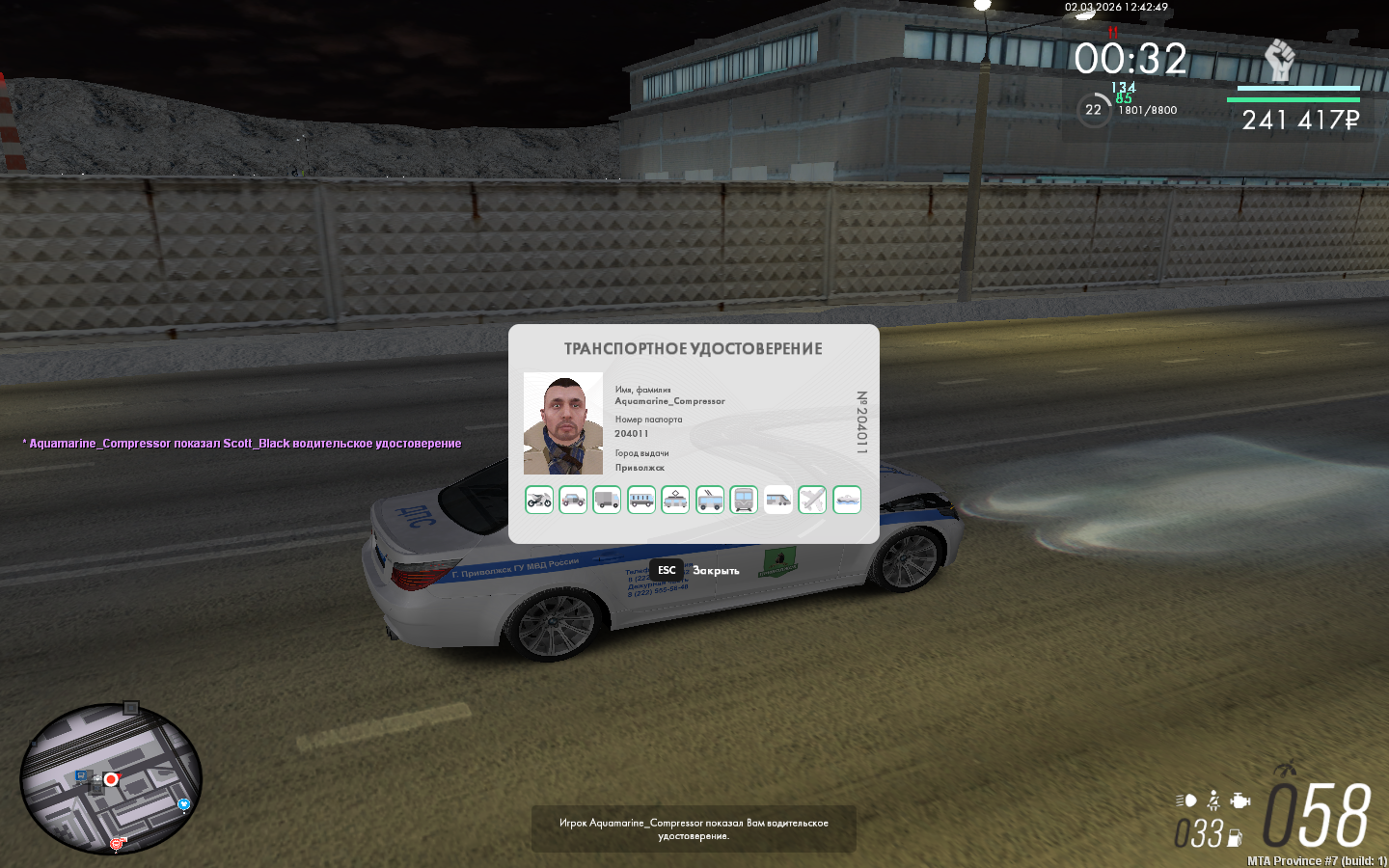1389x868 pixels.
Task: Choose the airplane license category icon
Action: 812,500
